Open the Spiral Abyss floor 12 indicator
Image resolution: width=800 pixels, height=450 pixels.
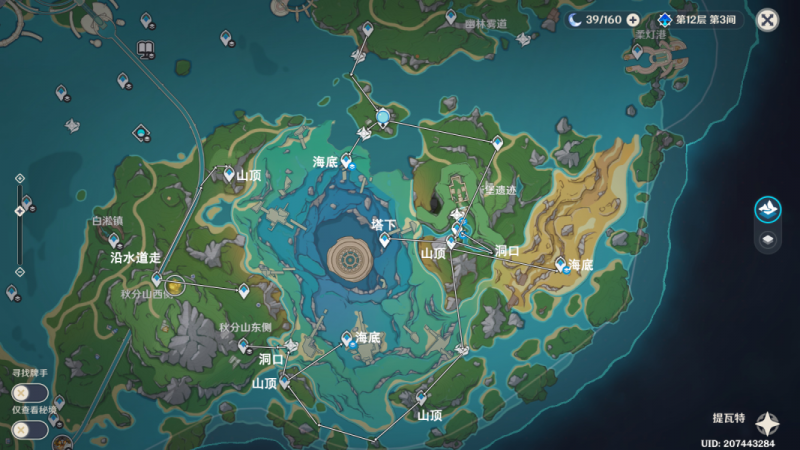click(700, 20)
